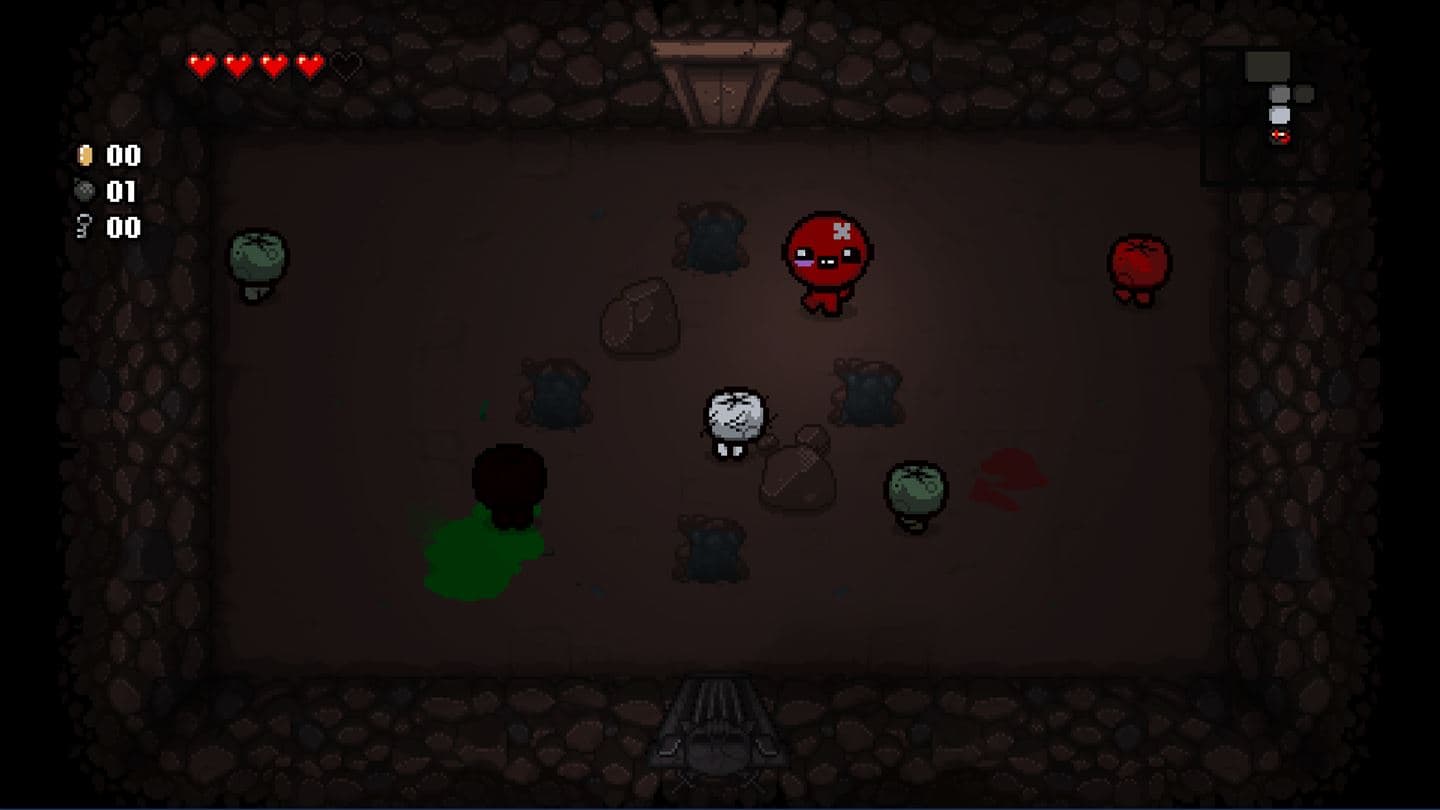Viewport: 1440px width, 810px height.
Task: Click the poop pile below the player
Action: click(710, 545)
